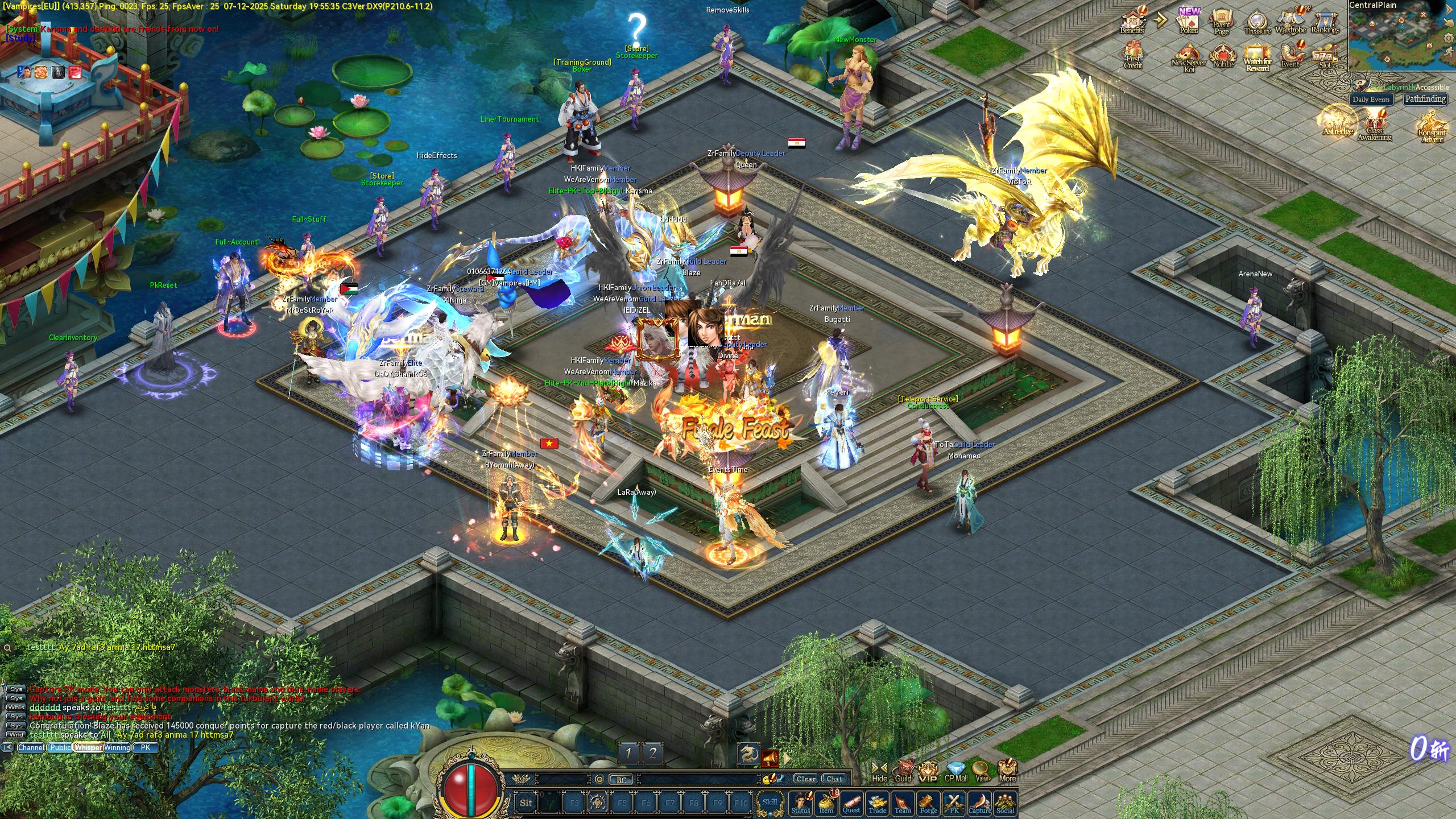The height and width of the screenshot is (819, 1456).
Task: Click the Forge button
Action: 928,803
